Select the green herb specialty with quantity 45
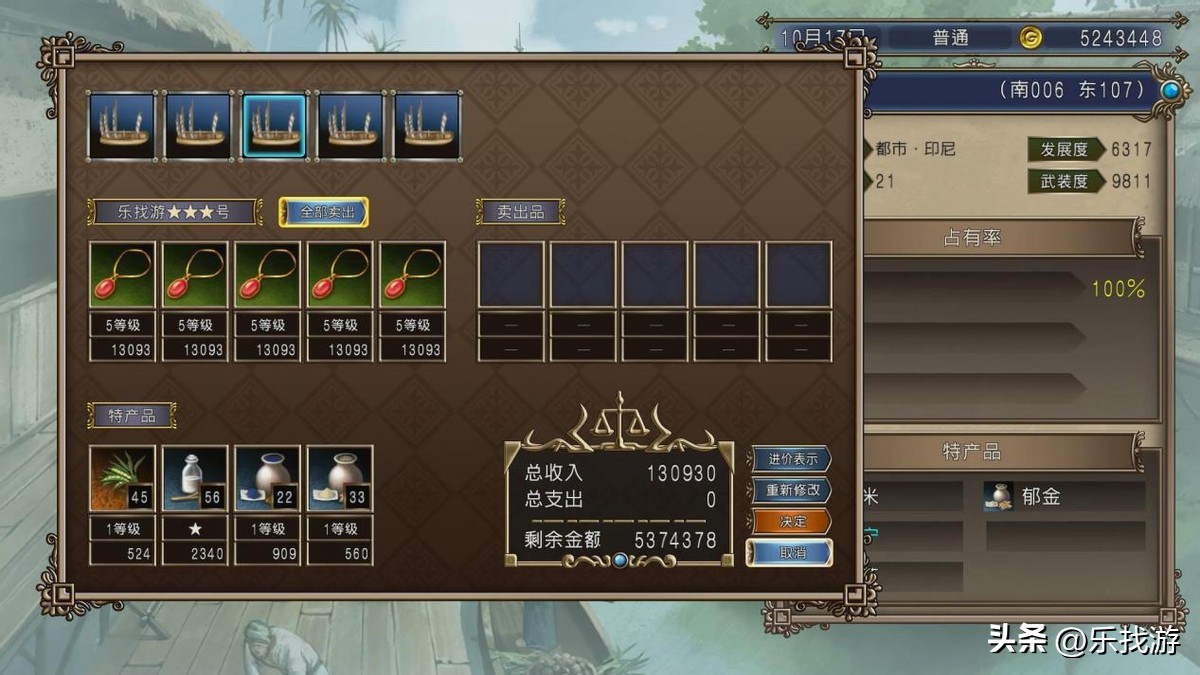 tap(122, 478)
